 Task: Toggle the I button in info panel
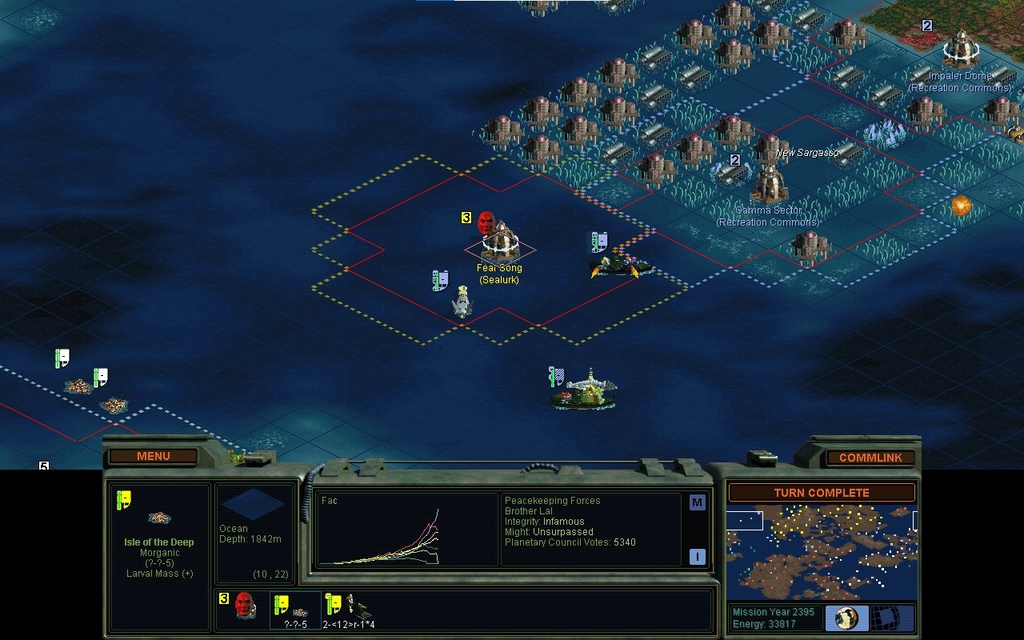pos(697,557)
